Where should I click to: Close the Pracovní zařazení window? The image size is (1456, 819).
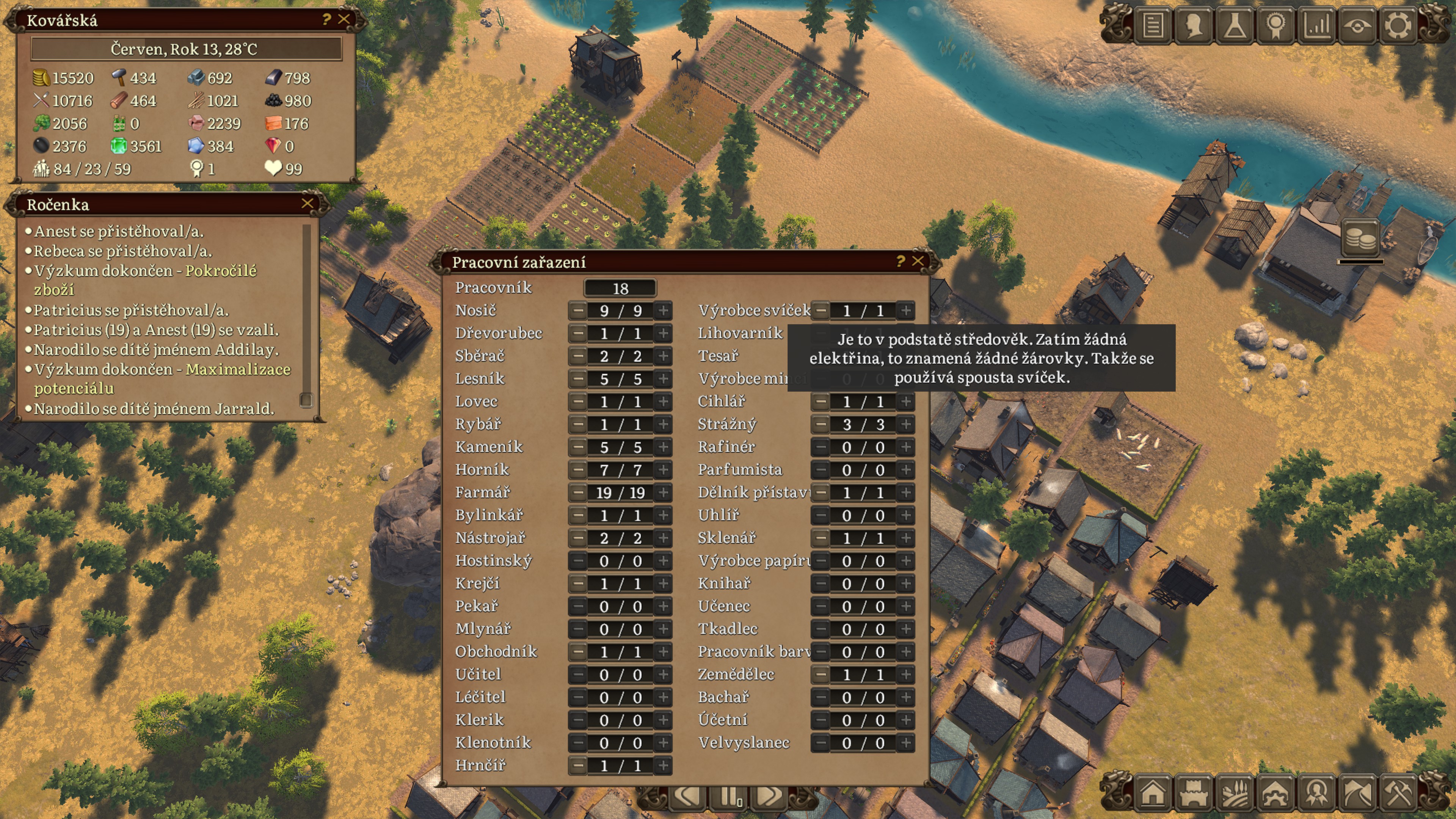click(918, 261)
